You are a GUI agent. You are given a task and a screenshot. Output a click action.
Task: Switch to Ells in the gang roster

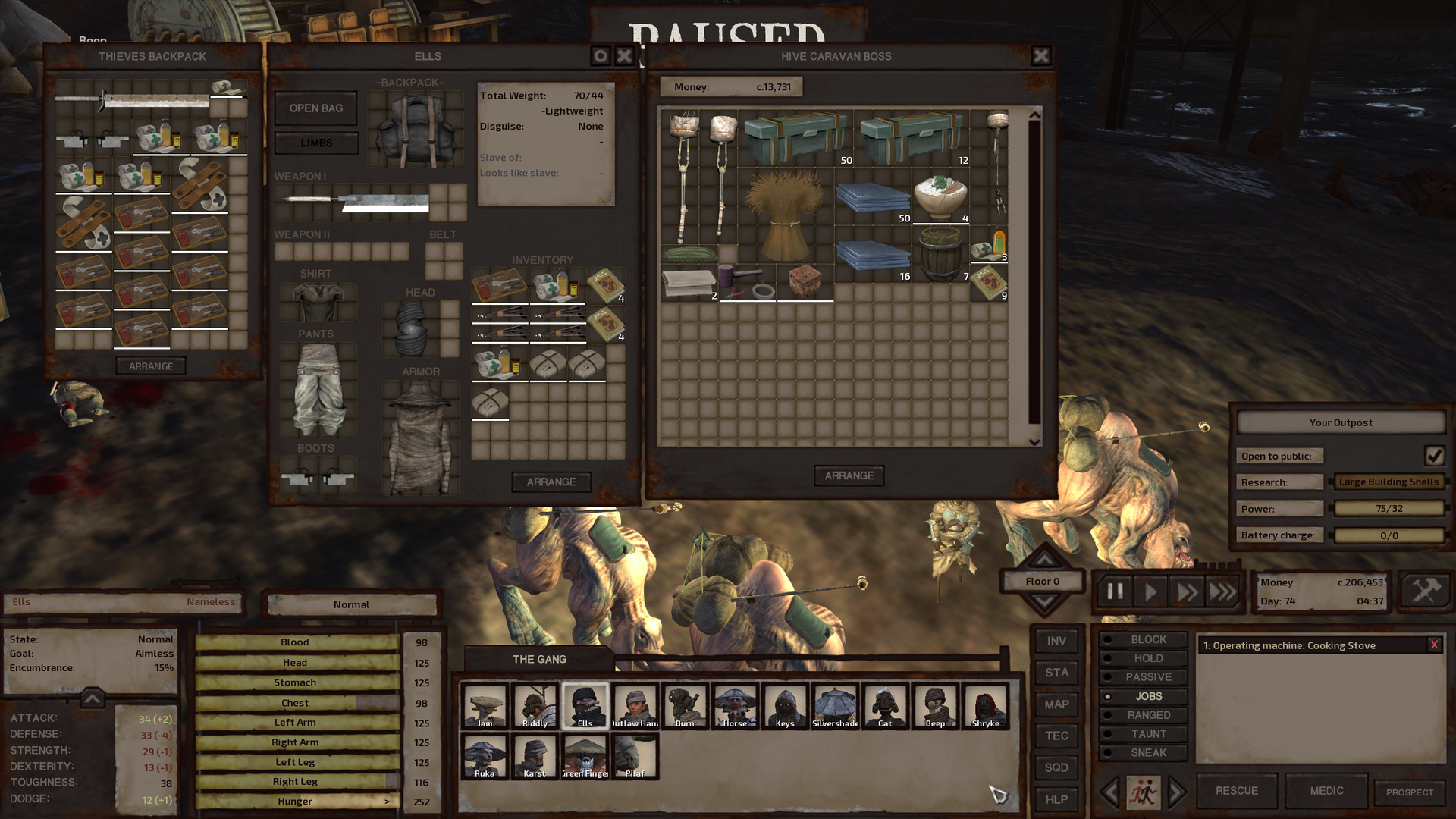(x=585, y=705)
